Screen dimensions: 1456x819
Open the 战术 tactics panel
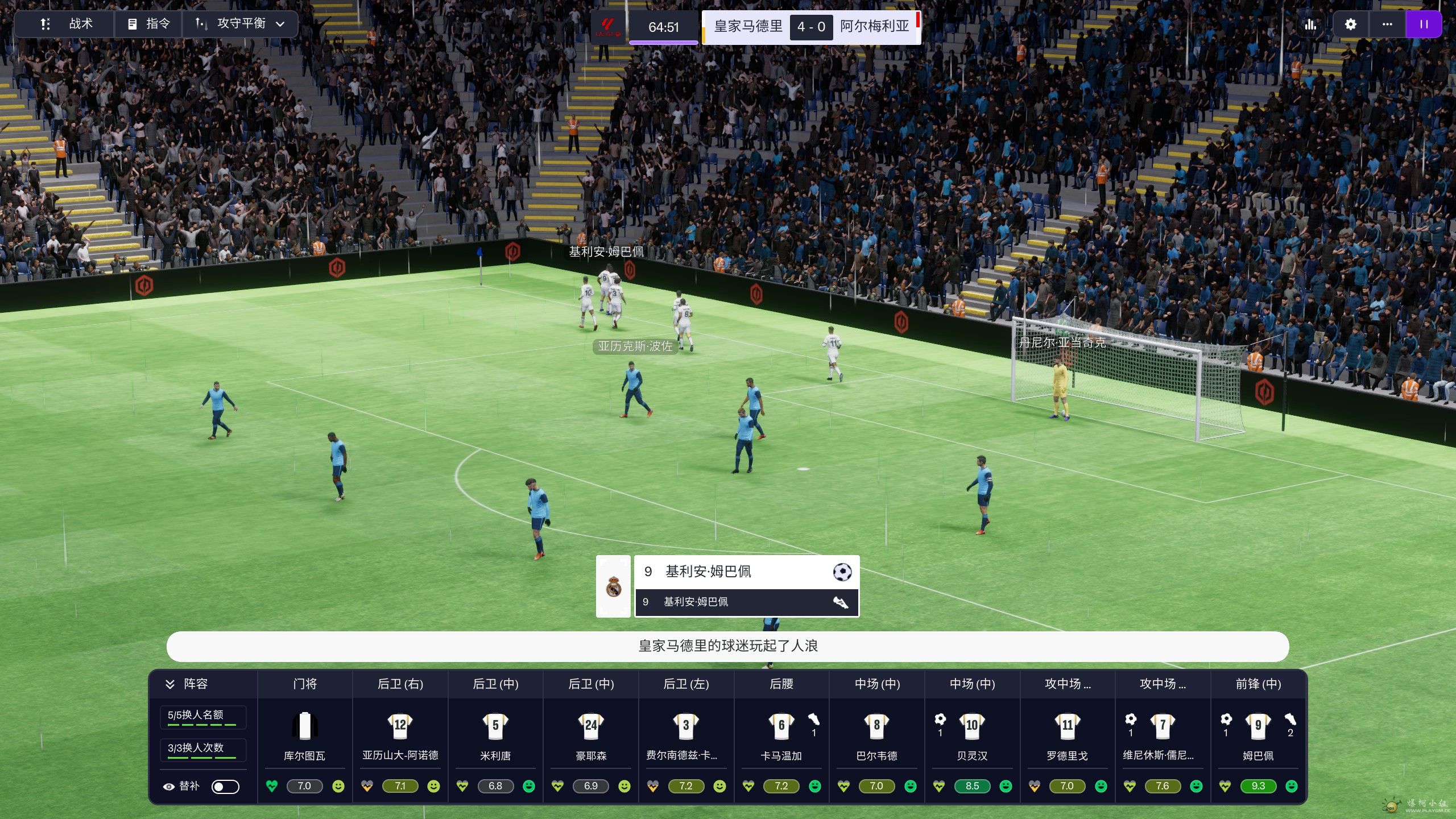pyautogui.click(x=65, y=24)
